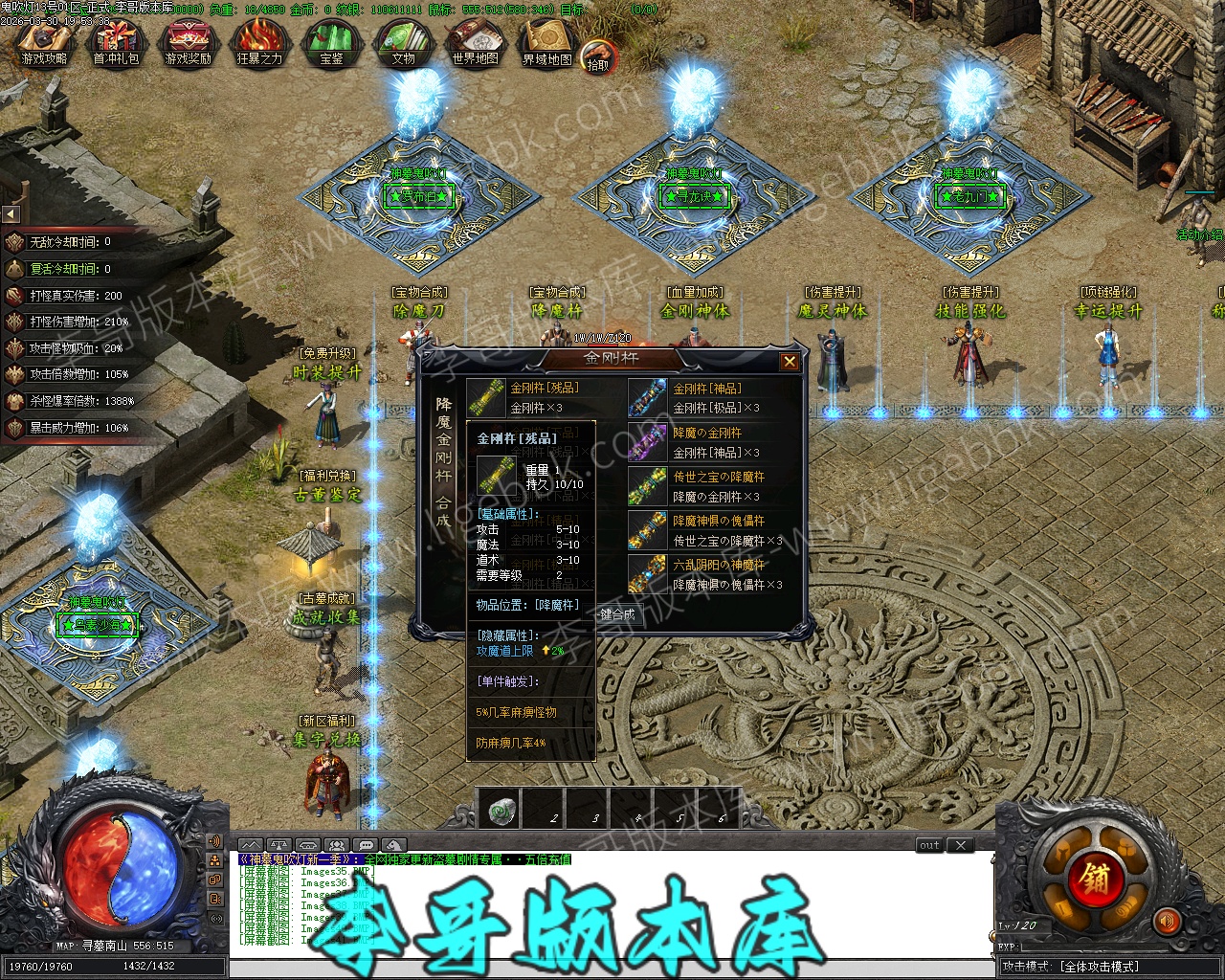This screenshot has width=1225, height=980.
Task: Choose the 传世之宝の降魔杵 recipe
Action: (x=647, y=485)
